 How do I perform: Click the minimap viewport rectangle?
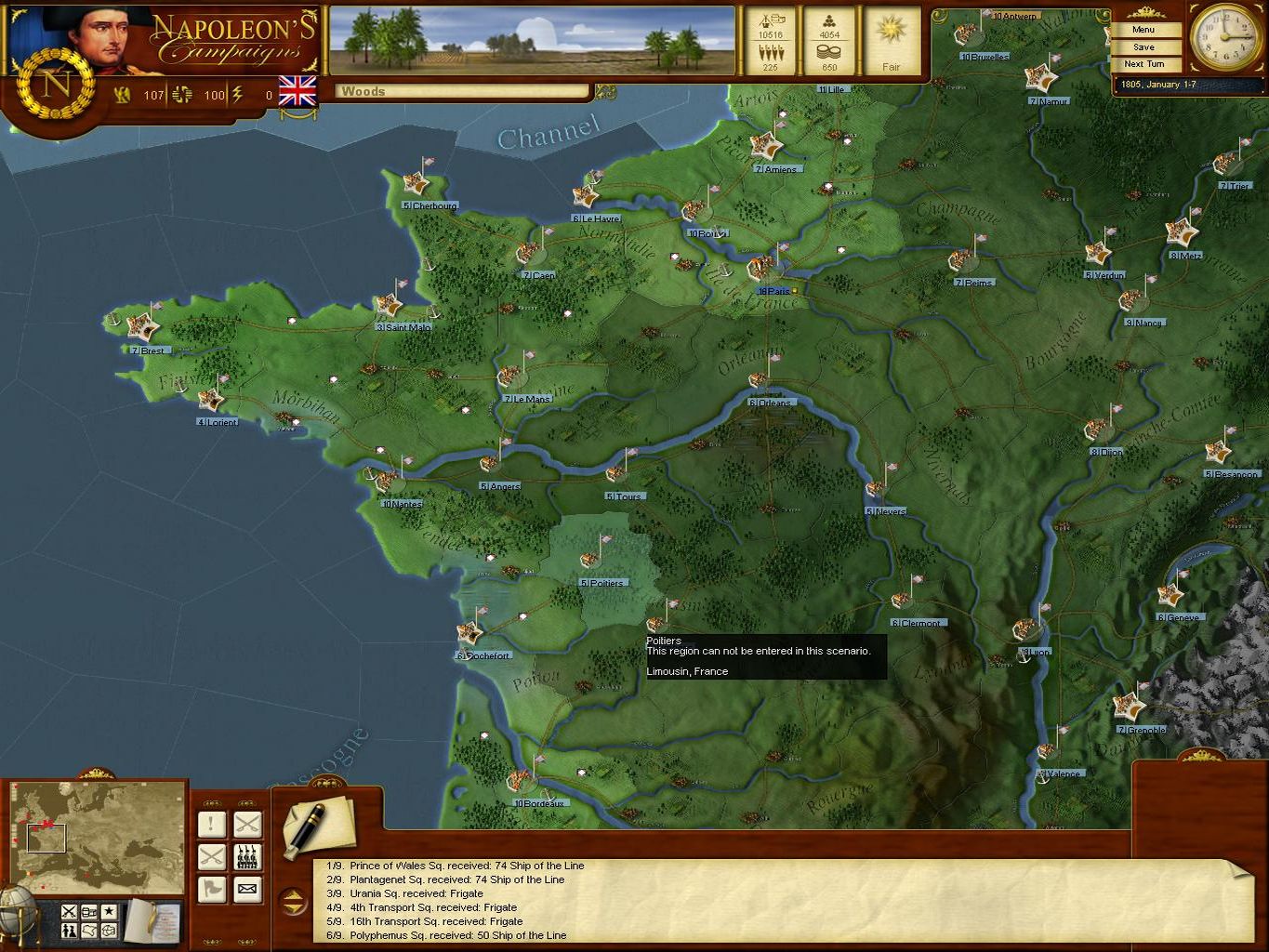(x=47, y=838)
